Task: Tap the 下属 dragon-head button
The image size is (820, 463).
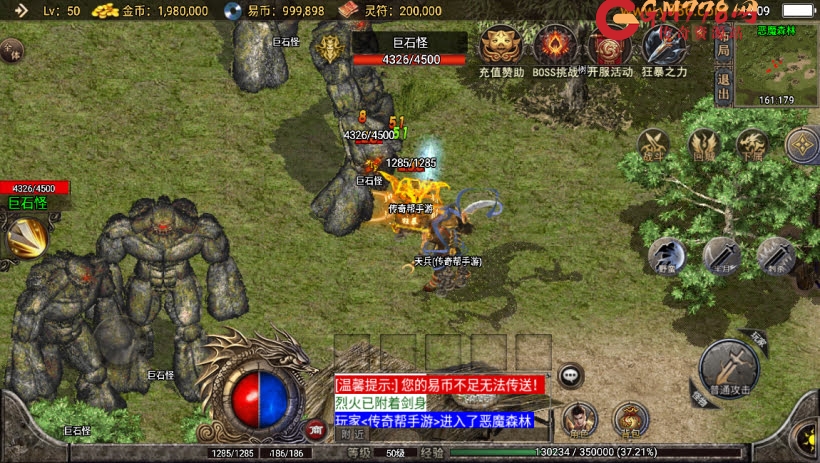Action: [752, 146]
